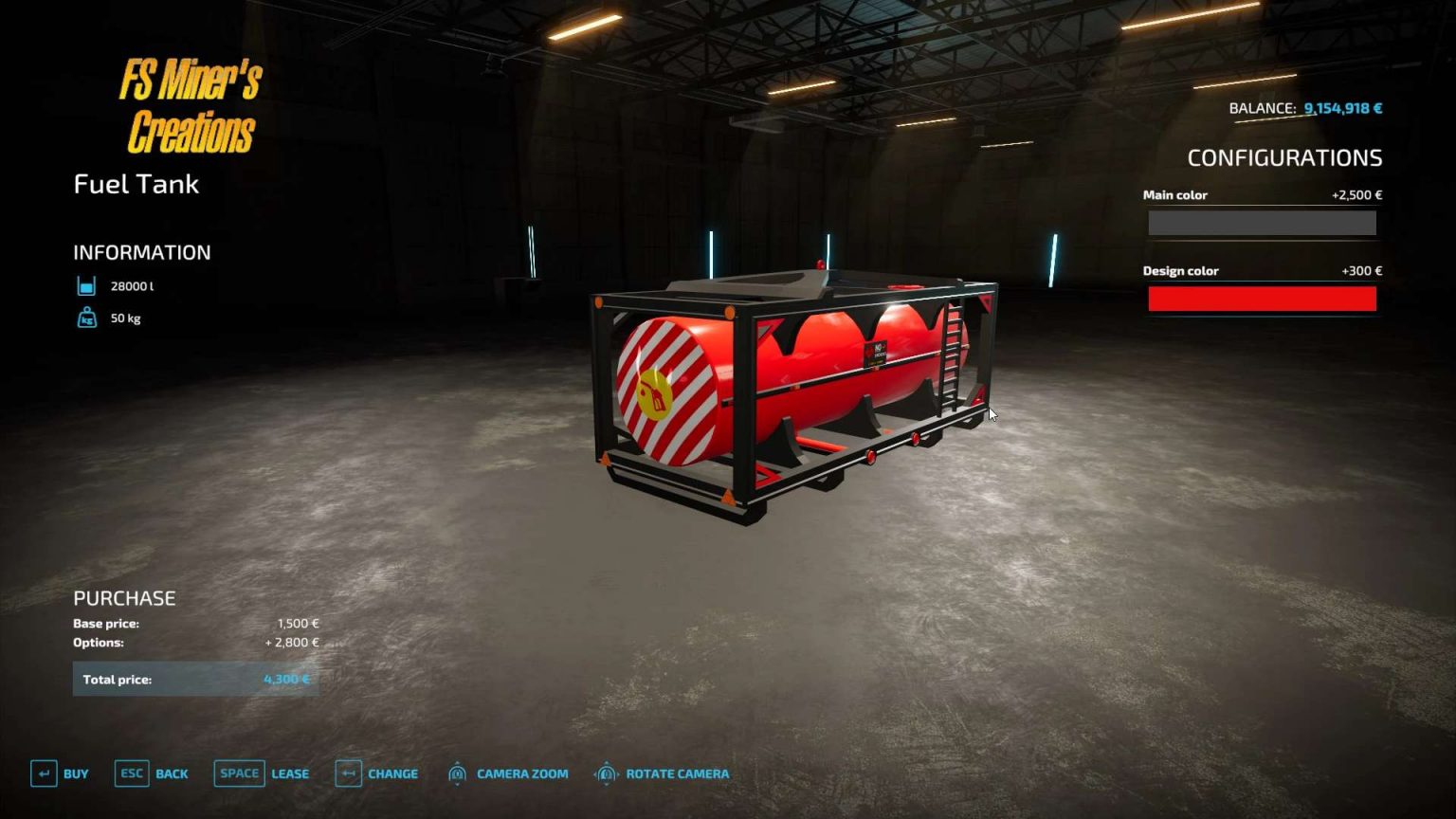
Task: Click the BACK button
Action: [x=172, y=773]
